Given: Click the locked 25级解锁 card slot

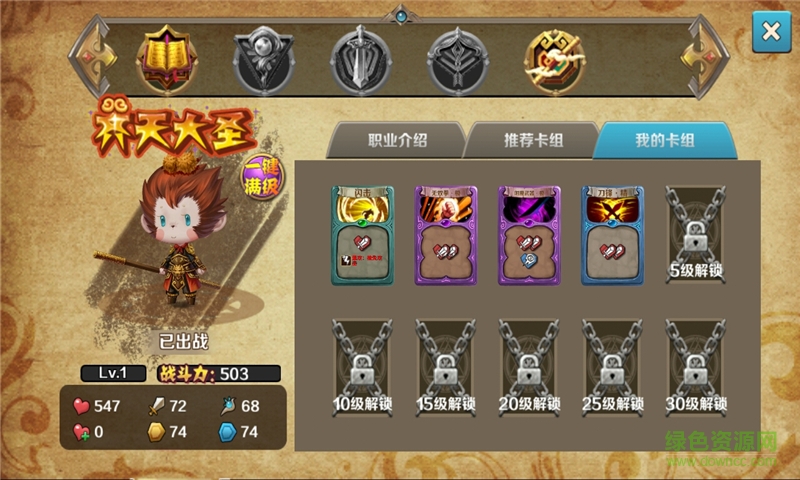Looking at the screenshot, I should (x=613, y=367).
